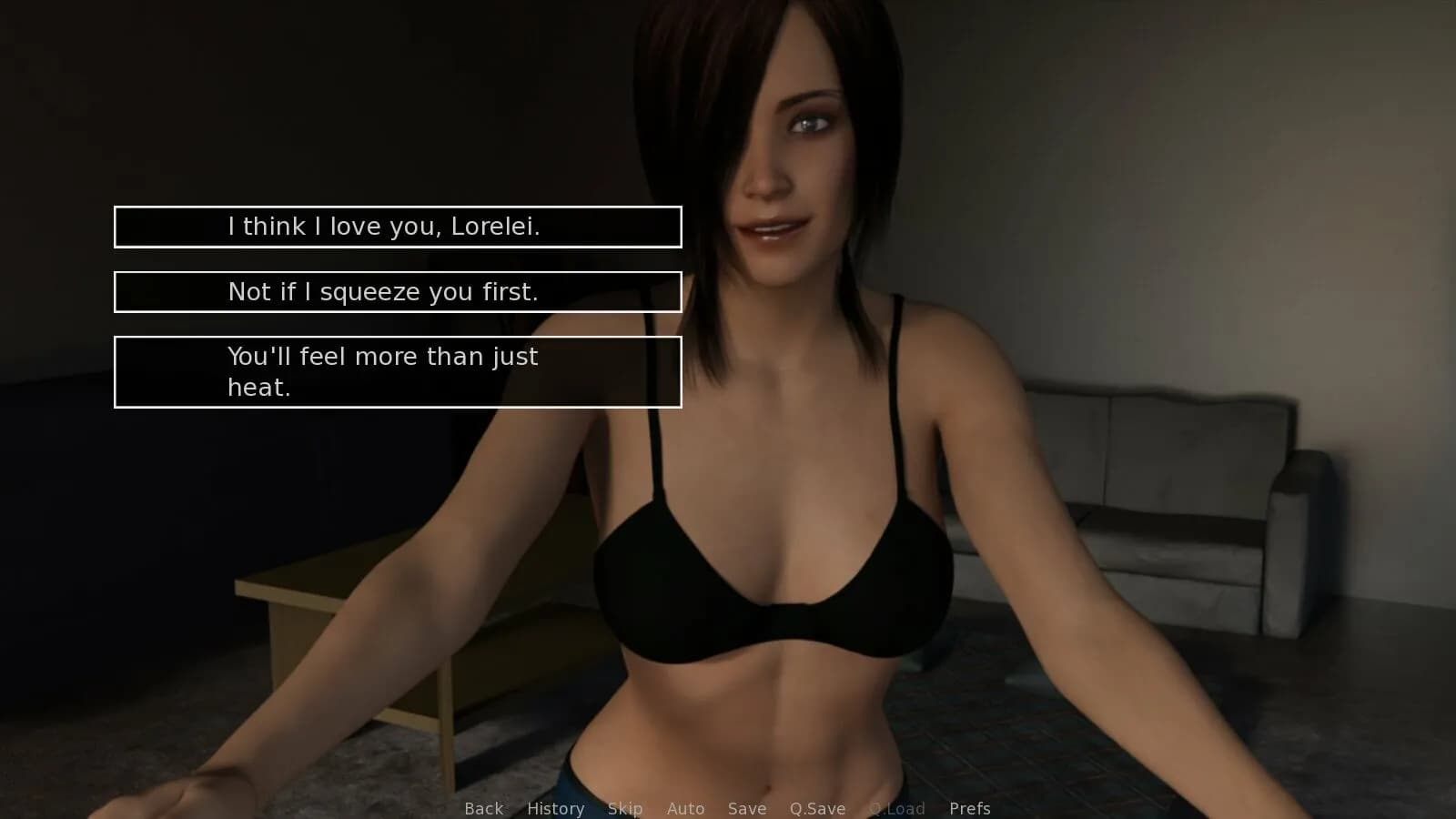Click History in the bottom quick menu

click(x=555, y=808)
